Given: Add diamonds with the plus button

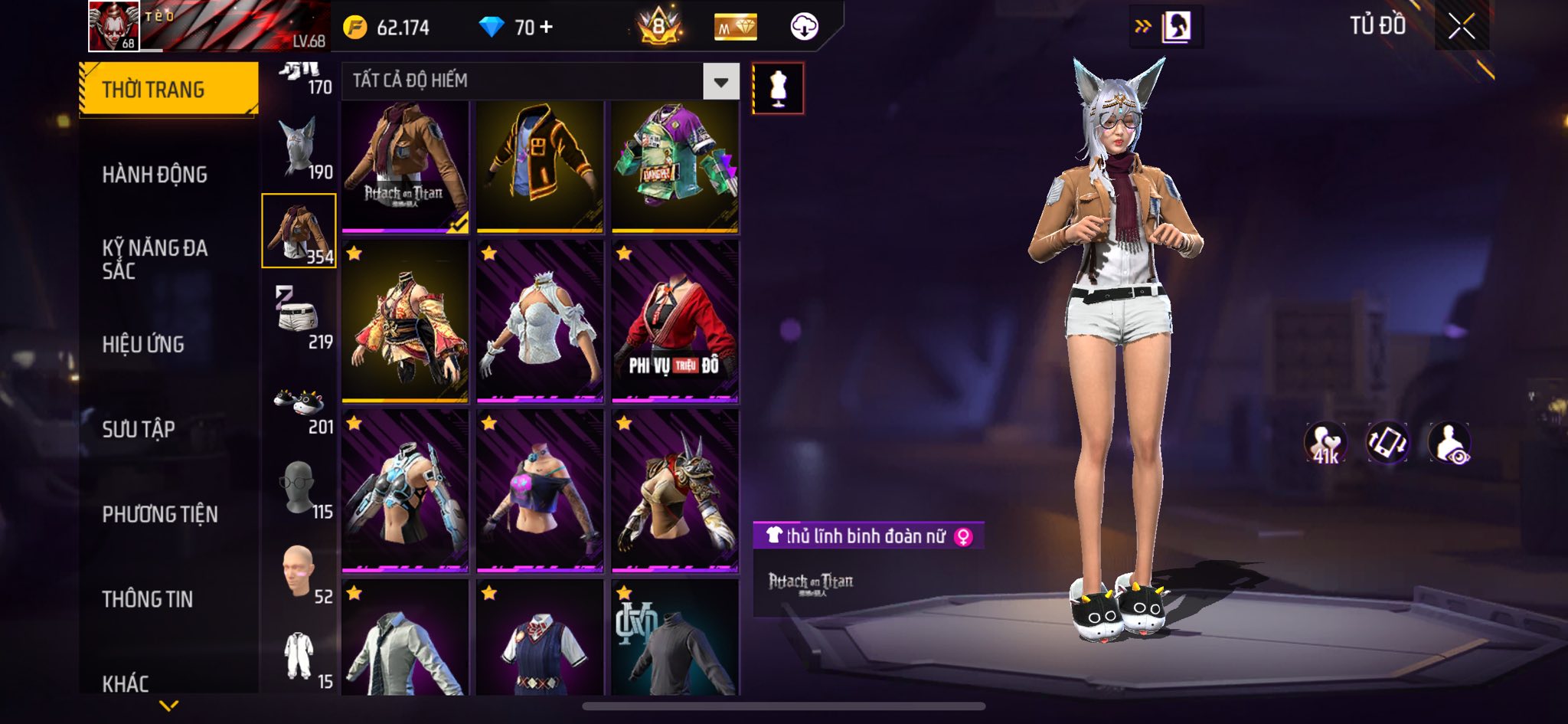Looking at the screenshot, I should pos(546,28).
